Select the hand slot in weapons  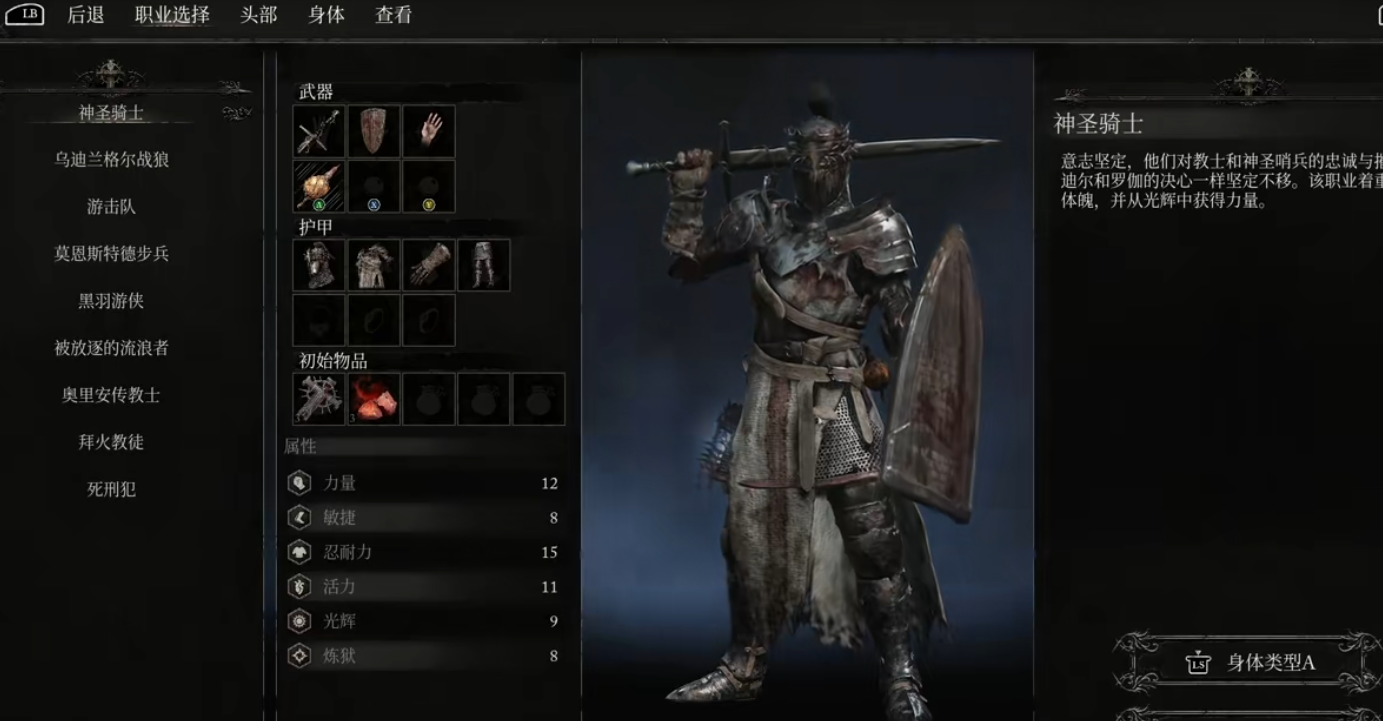429,131
